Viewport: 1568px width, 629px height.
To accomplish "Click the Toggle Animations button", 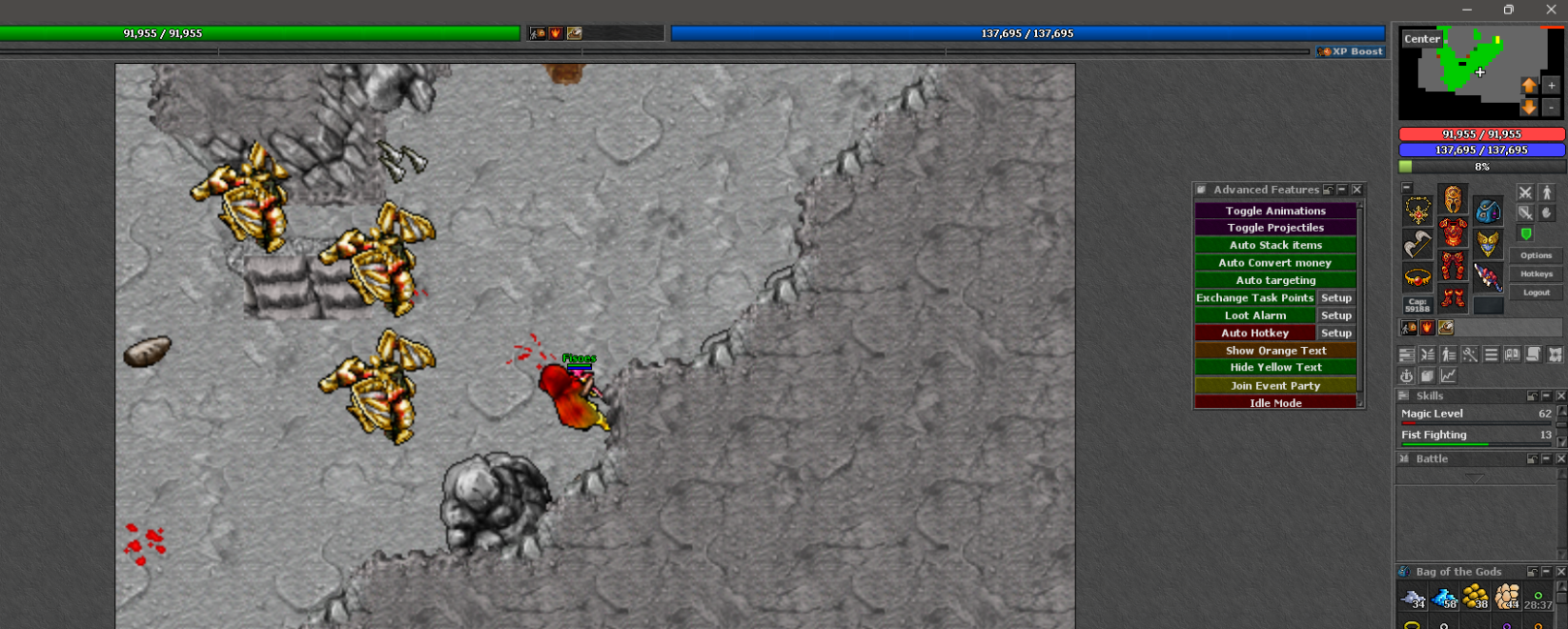I will (x=1274, y=210).
